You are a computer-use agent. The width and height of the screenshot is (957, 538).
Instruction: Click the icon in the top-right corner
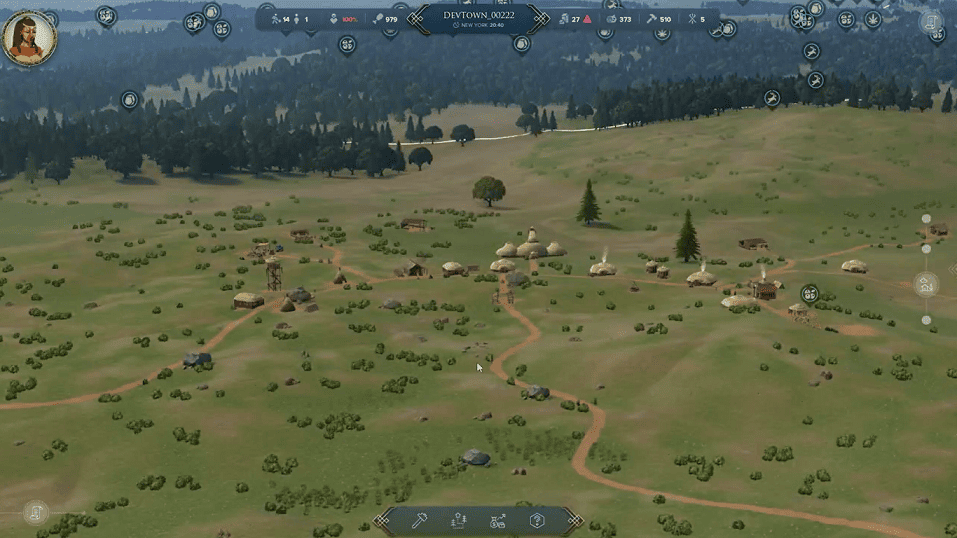click(930, 20)
